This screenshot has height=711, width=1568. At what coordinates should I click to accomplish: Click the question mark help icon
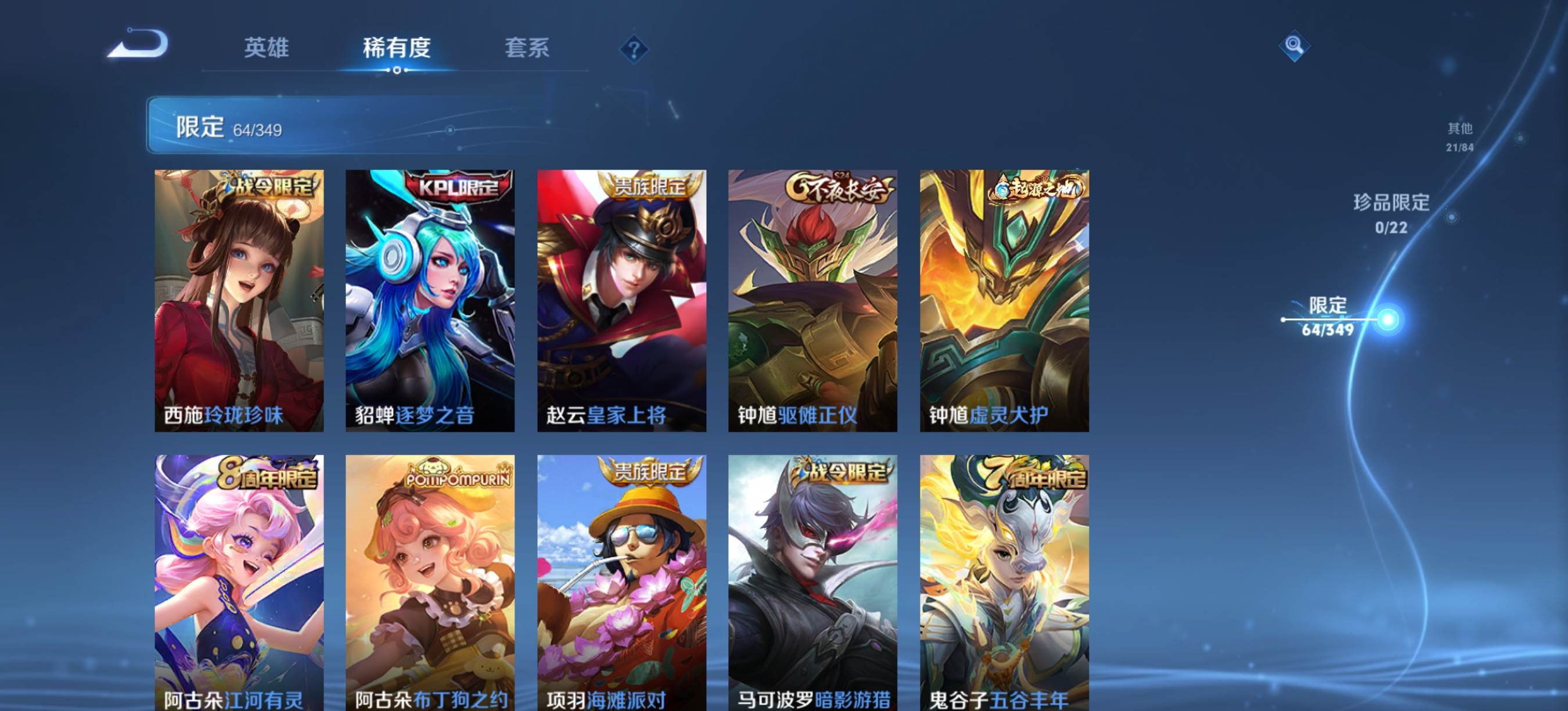(634, 49)
